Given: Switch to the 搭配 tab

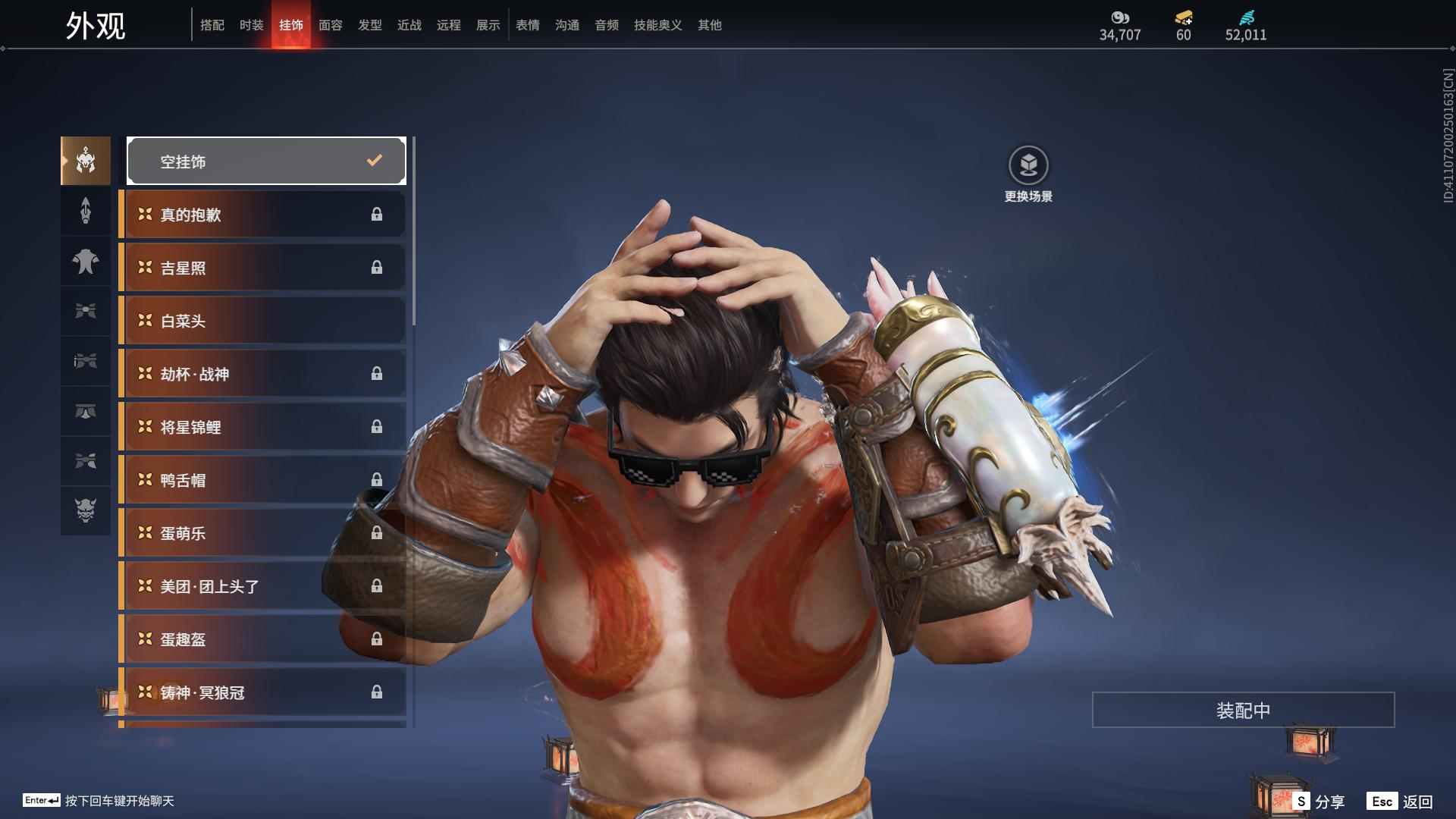Looking at the screenshot, I should point(212,25).
